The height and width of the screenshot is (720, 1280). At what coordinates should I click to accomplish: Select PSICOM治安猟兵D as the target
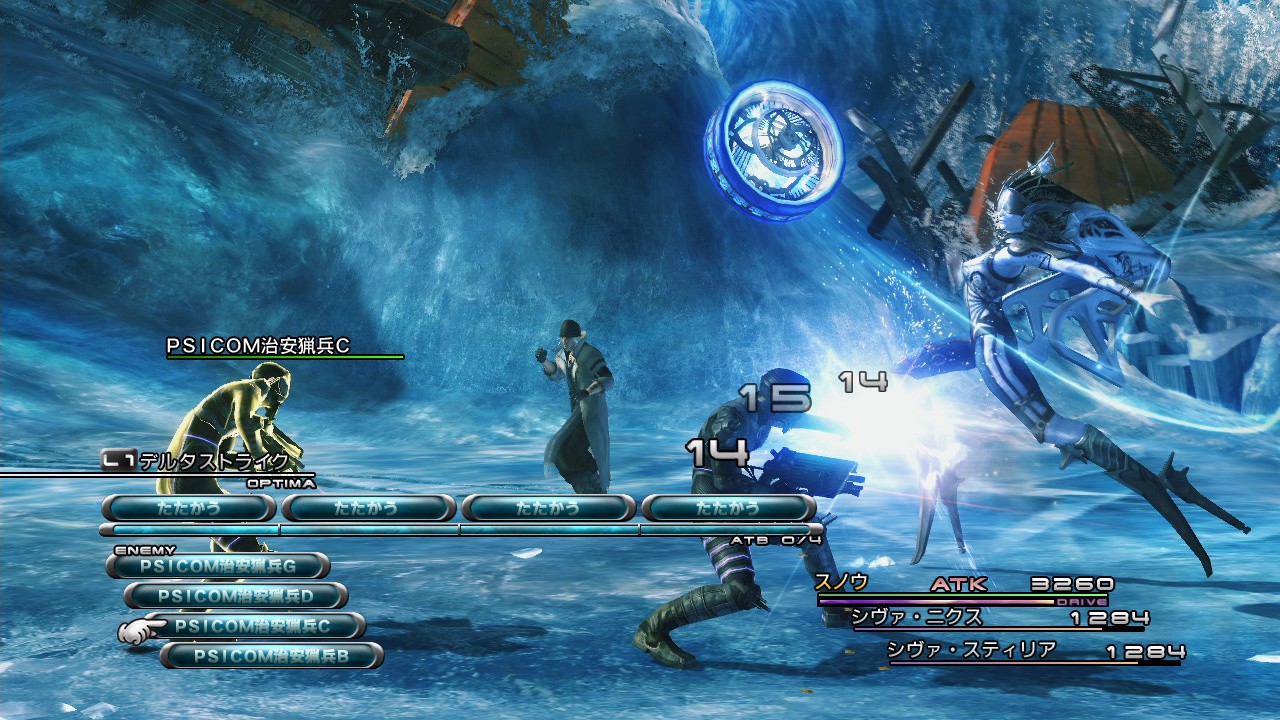(236, 596)
